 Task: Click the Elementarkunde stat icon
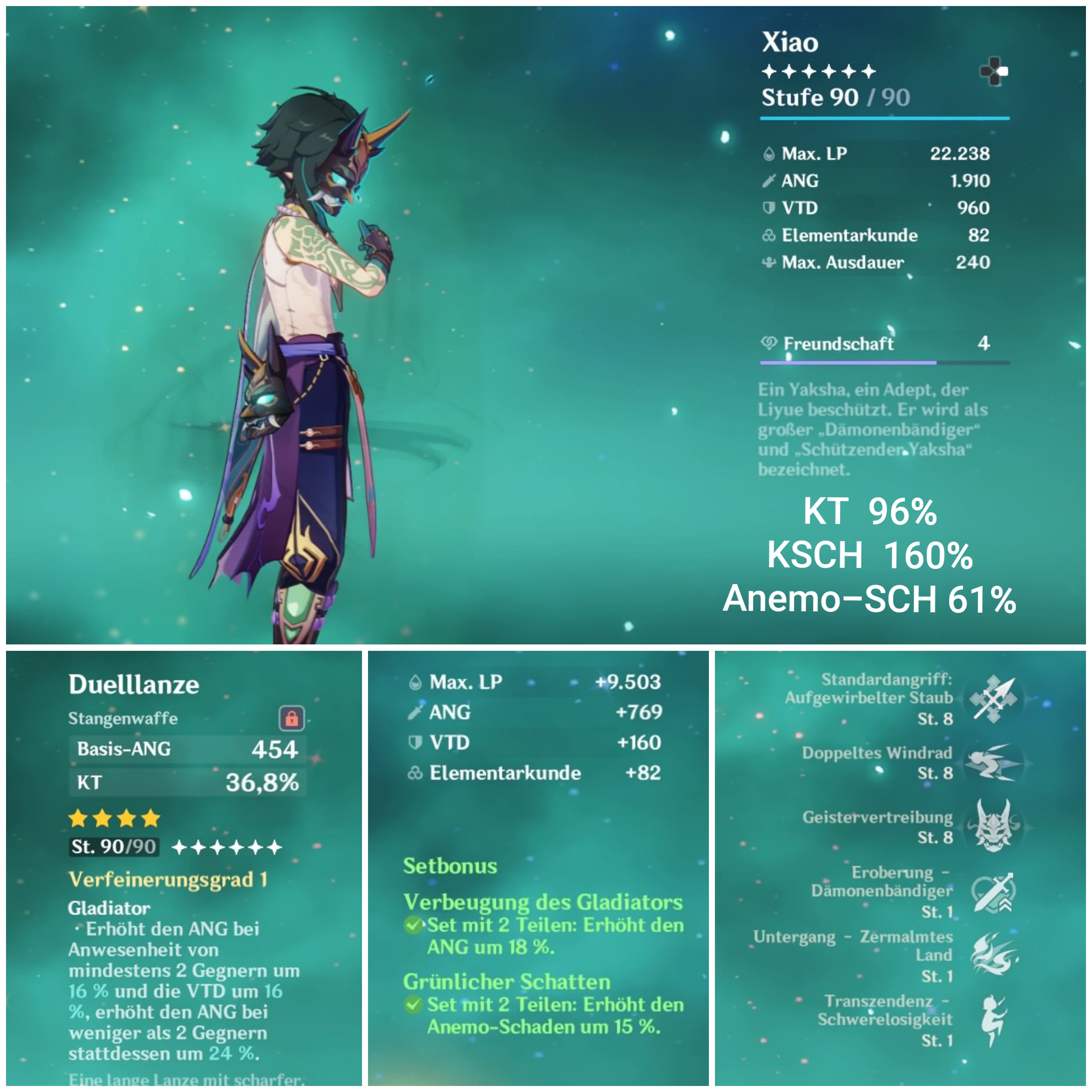pyautogui.click(x=769, y=236)
